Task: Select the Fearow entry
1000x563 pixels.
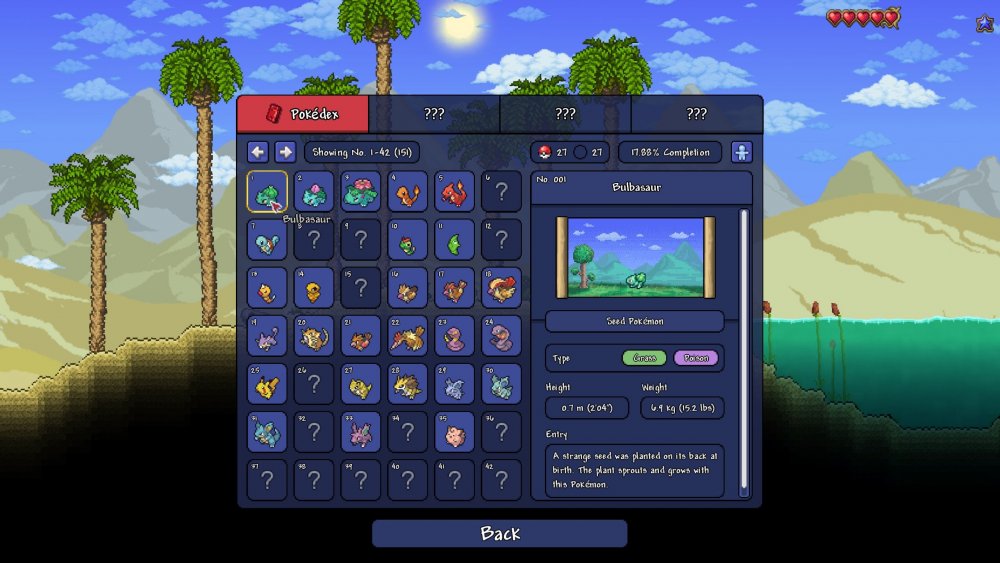Action: point(408,335)
